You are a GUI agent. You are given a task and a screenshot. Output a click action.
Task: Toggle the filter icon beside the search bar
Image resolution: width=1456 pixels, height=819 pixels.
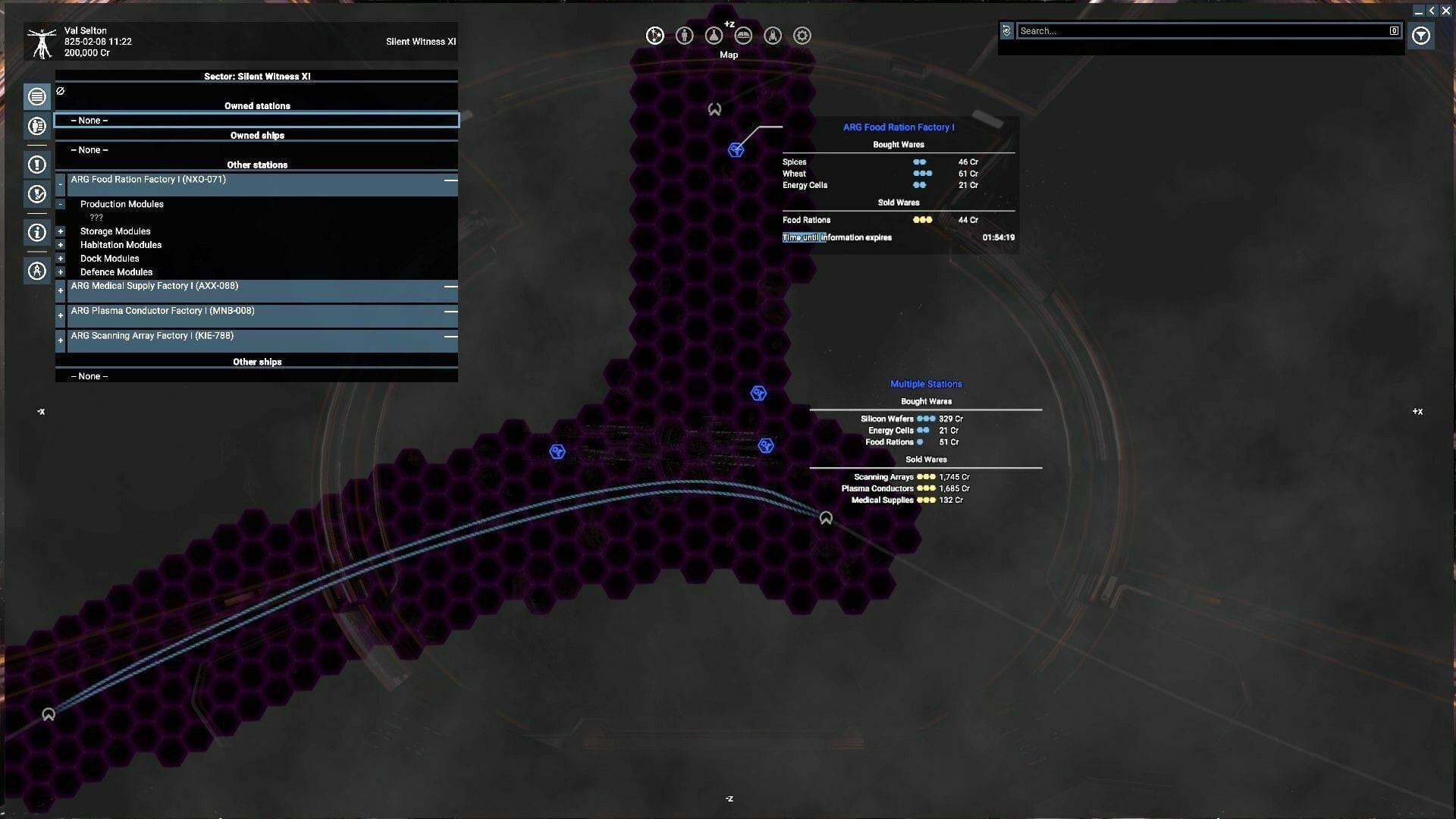click(1421, 36)
